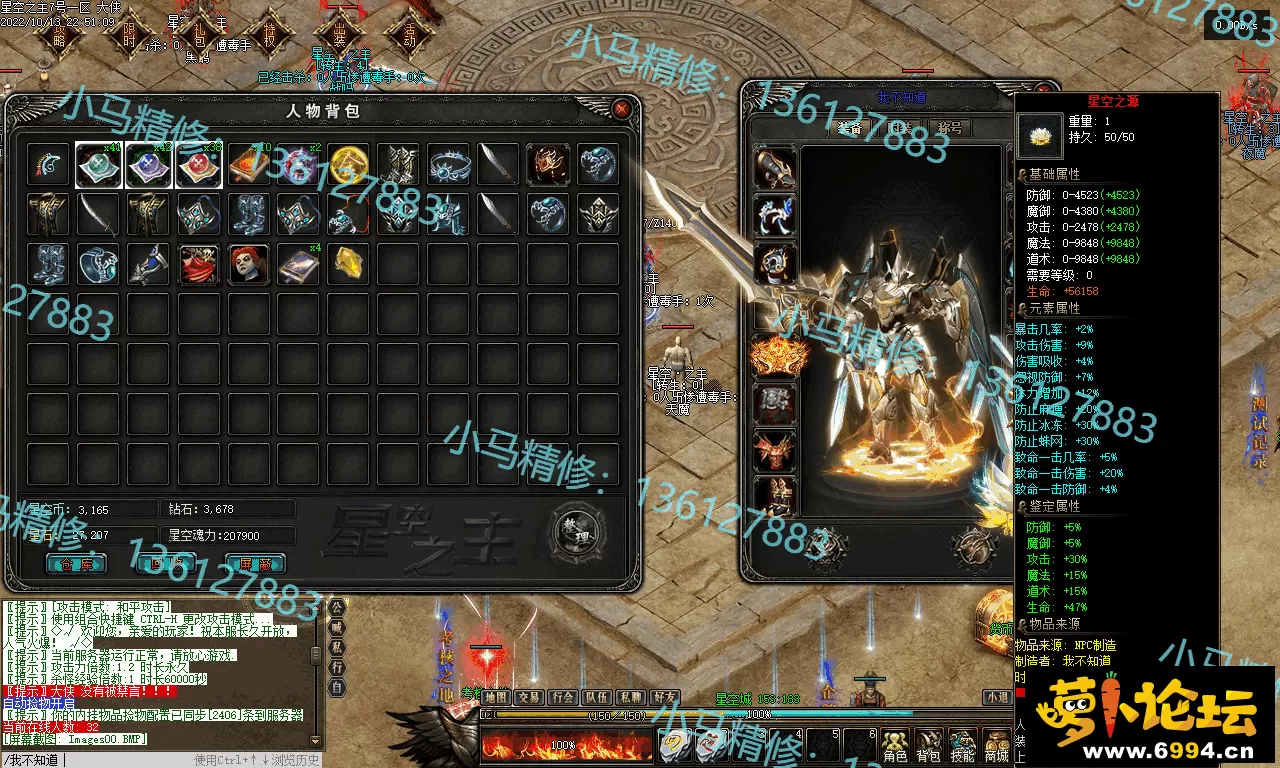Select the red-haired head item slot

coord(248,264)
